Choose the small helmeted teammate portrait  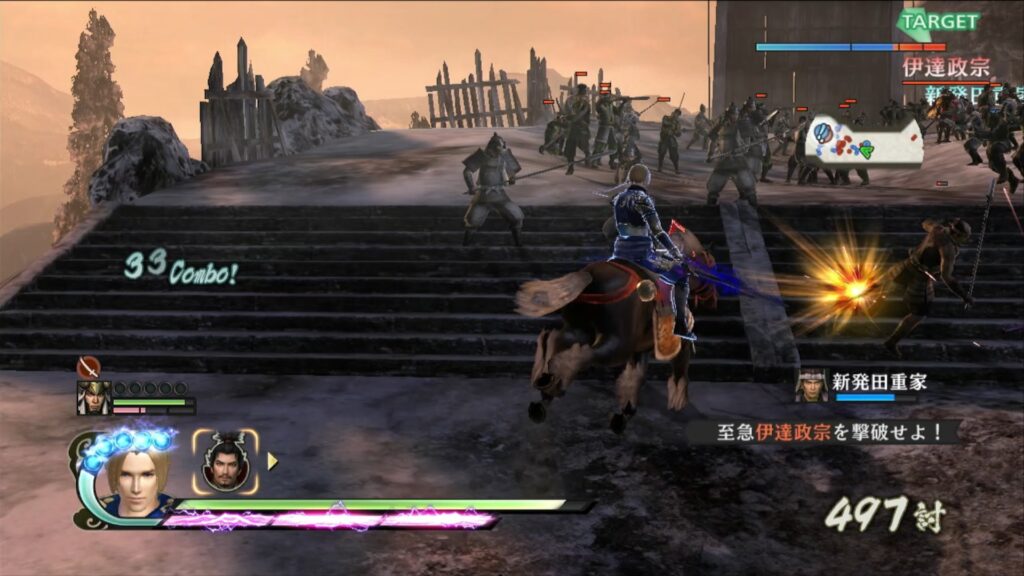pos(93,398)
